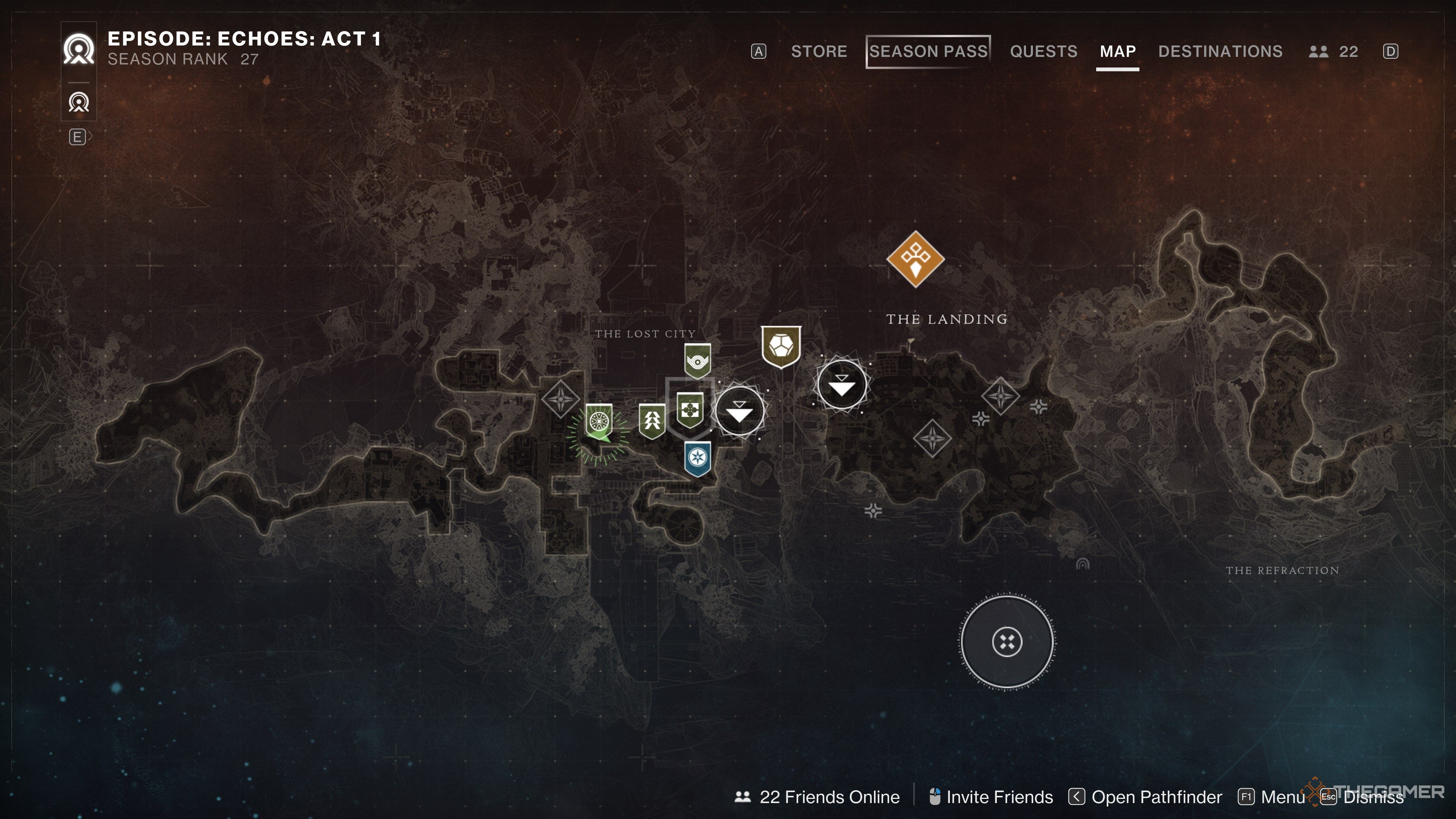
Task: Open the friends roster showing 22 online
Action: pos(1331,52)
